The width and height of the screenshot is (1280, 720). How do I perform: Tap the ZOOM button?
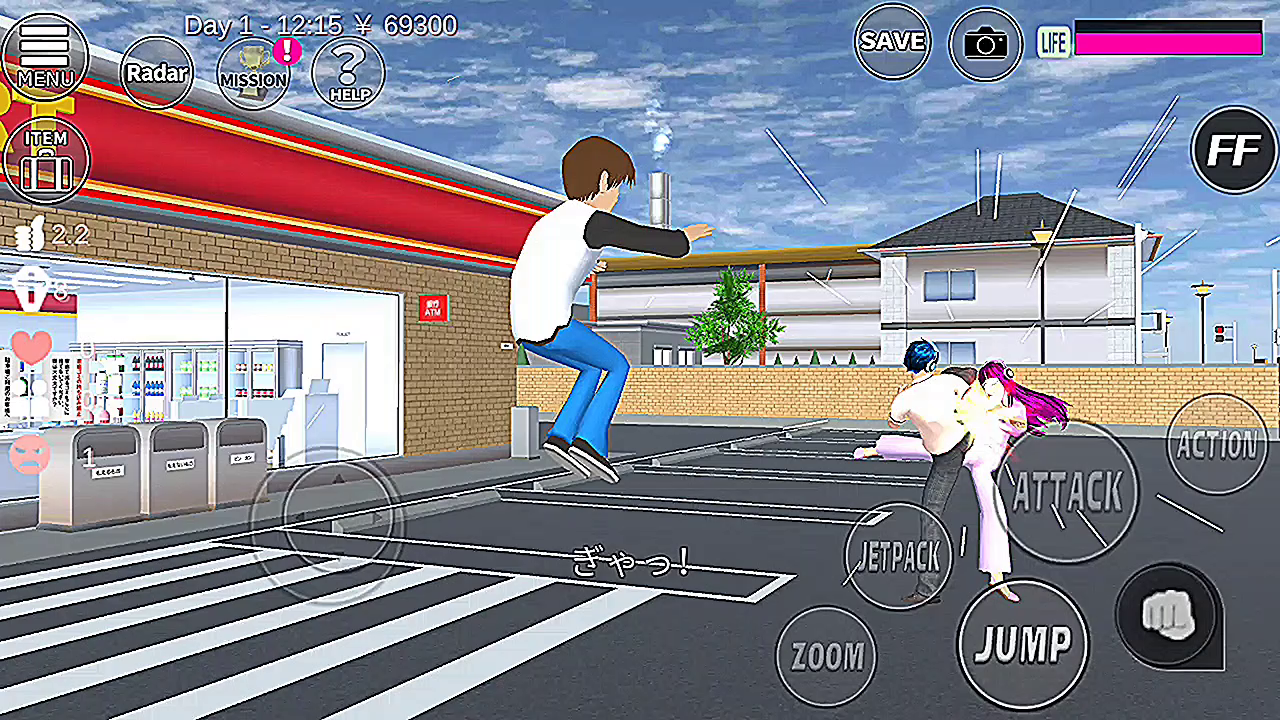[x=826, y=656]
